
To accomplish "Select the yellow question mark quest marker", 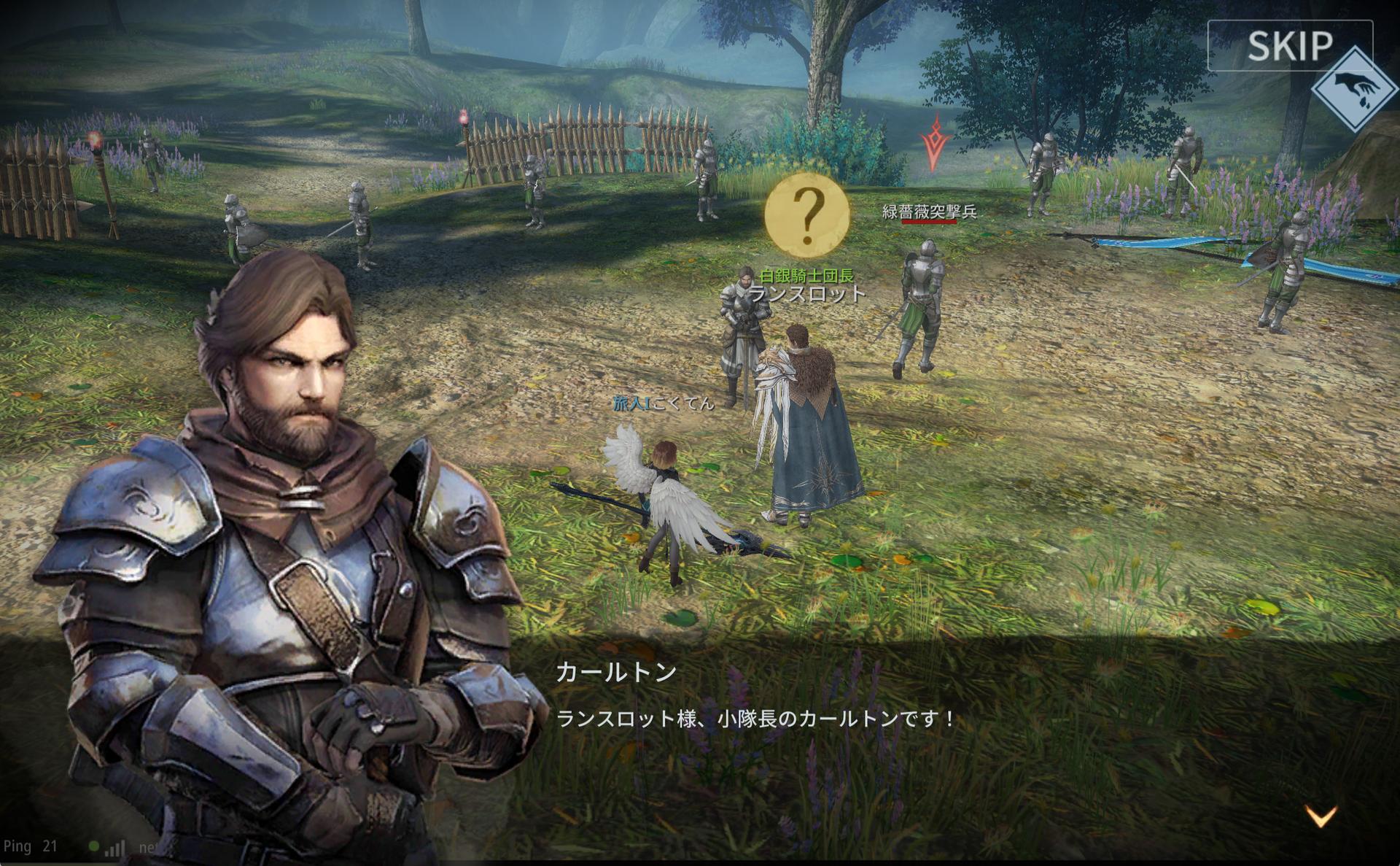I will (807, 215).
